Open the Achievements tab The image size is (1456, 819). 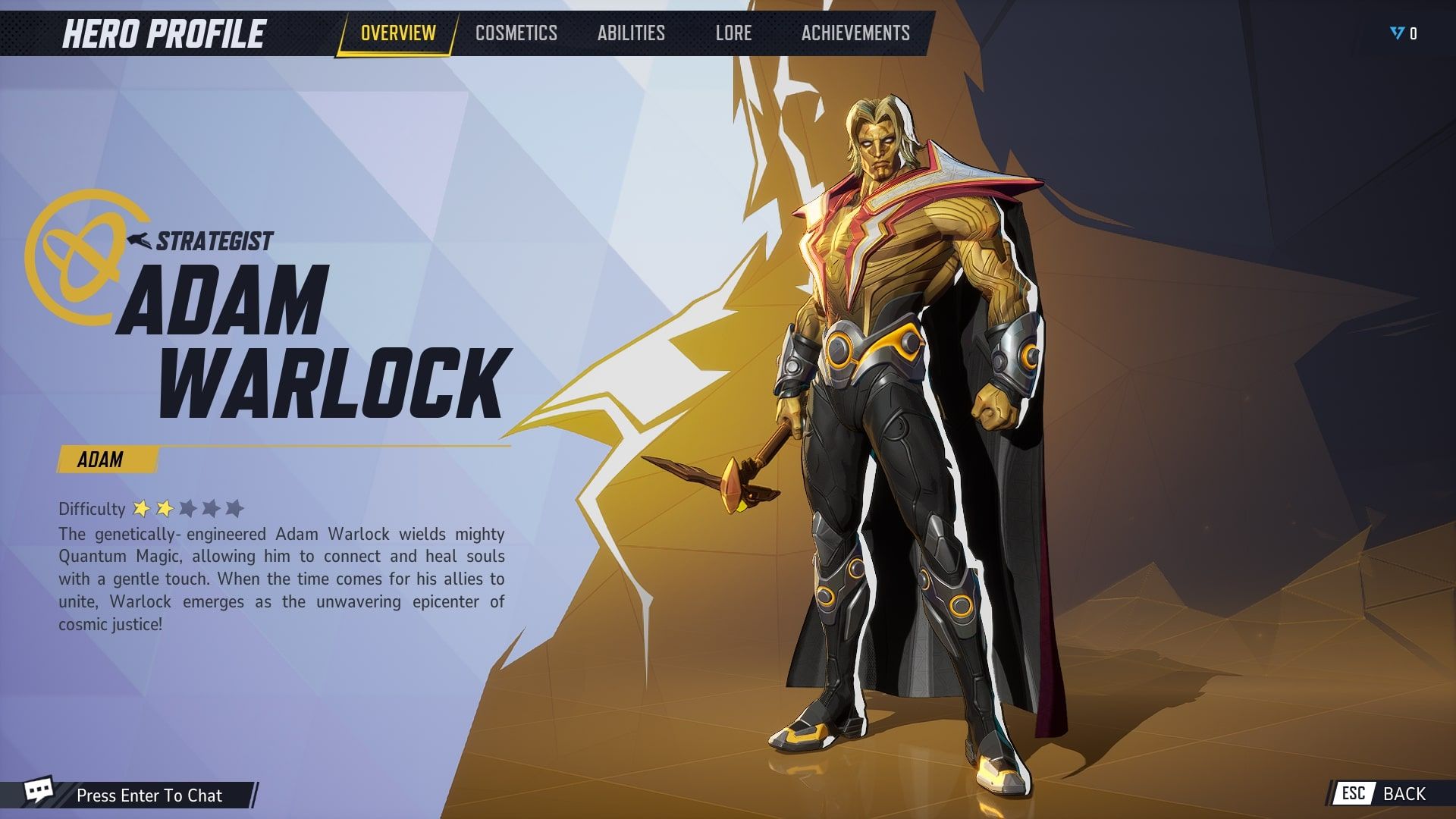click(x=855, y=33)
